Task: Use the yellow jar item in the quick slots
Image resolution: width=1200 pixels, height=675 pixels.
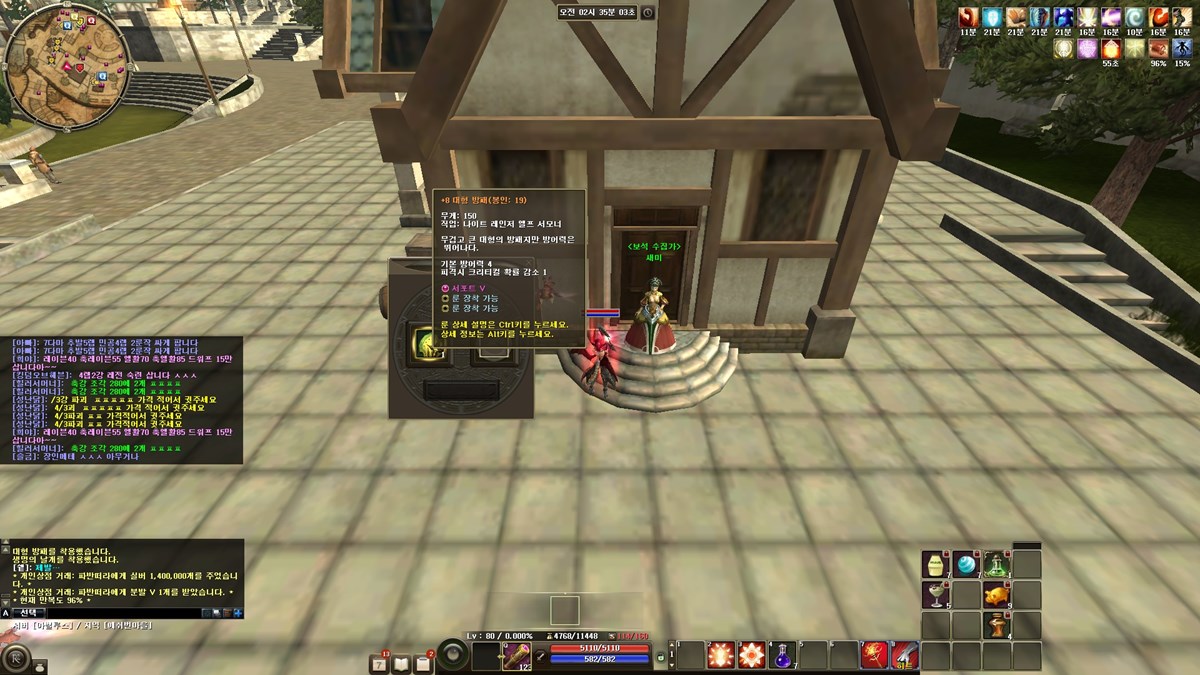Action: [935, 564]
